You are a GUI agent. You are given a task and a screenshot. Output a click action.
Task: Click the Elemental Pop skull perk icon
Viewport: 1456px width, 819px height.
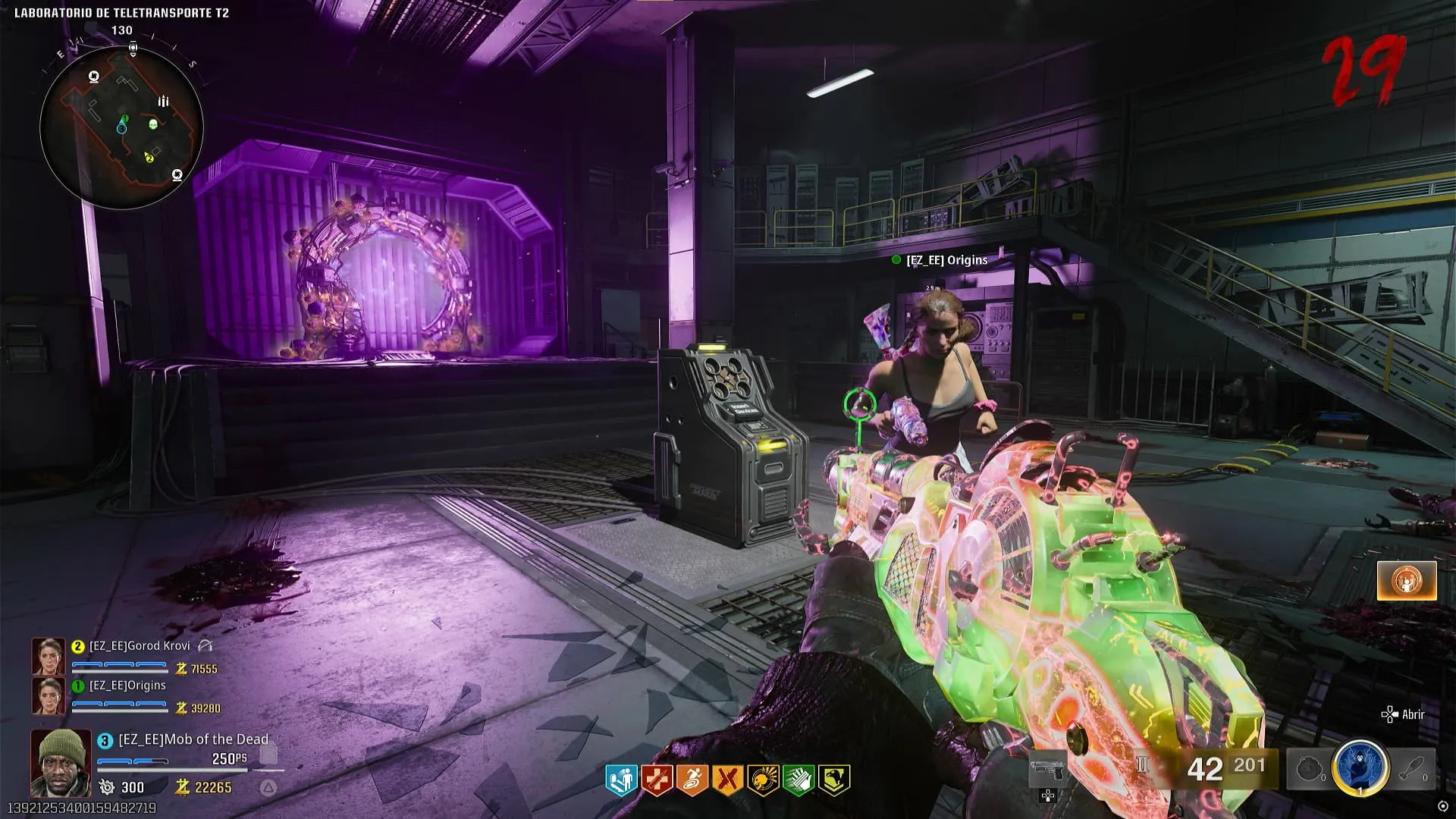[763, 780]
